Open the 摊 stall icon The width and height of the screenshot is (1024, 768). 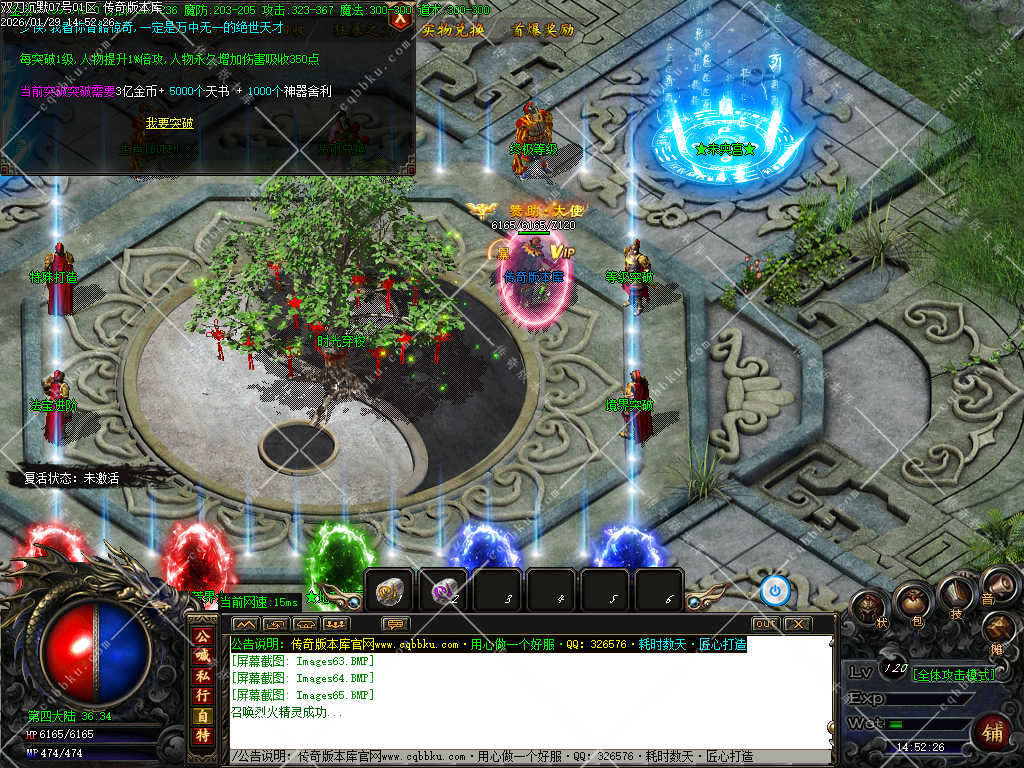click(998, 629)
